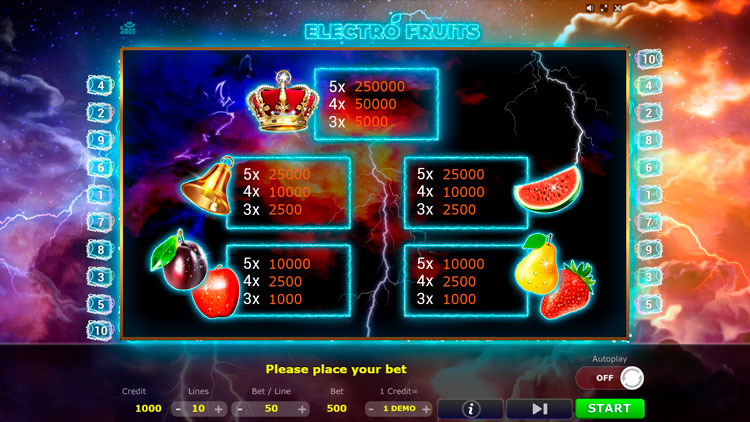Toggle fullscreen mode with the expand icon

(606, 8)
